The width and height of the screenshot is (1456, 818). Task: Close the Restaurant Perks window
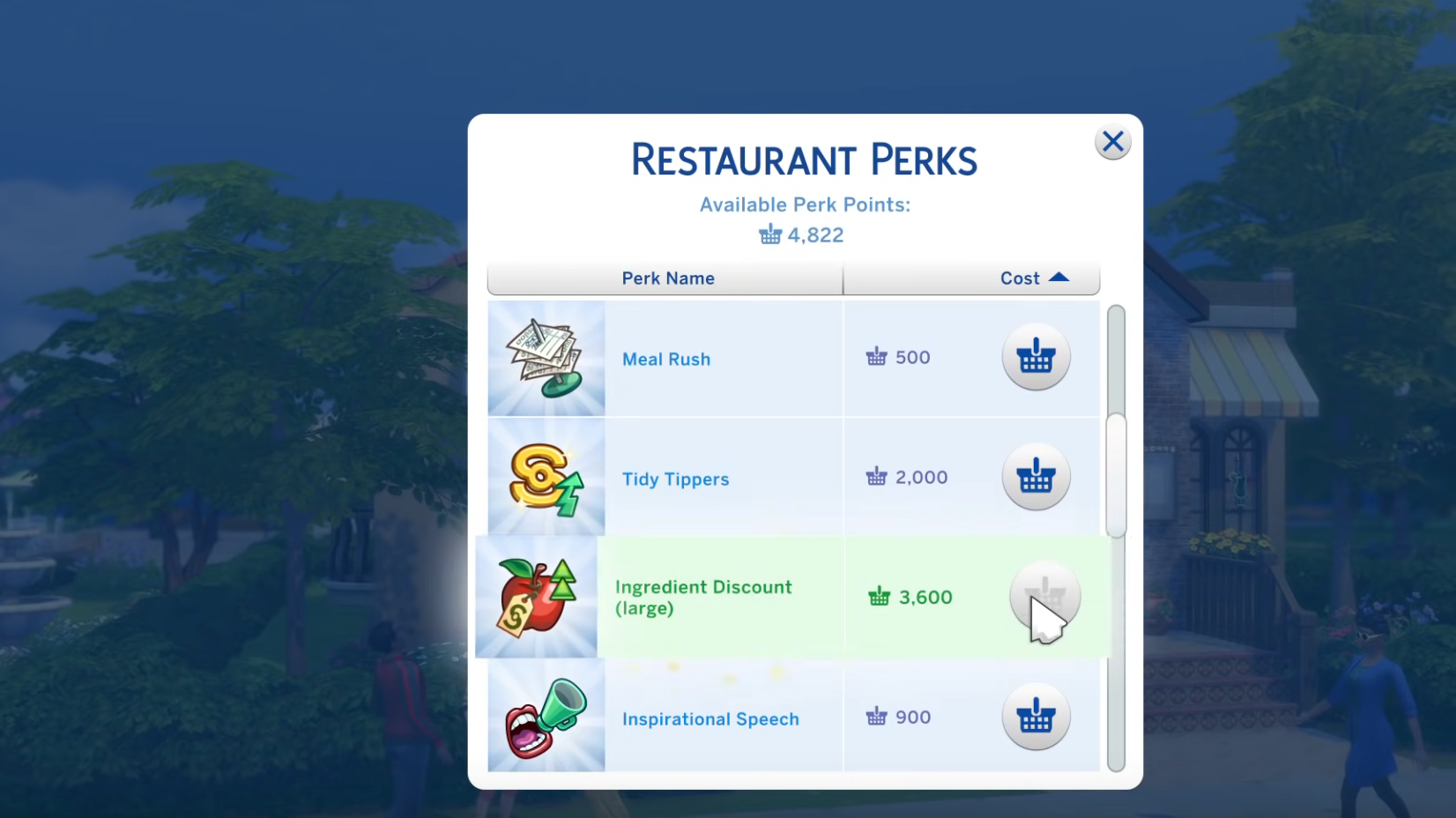[1112, 142]
